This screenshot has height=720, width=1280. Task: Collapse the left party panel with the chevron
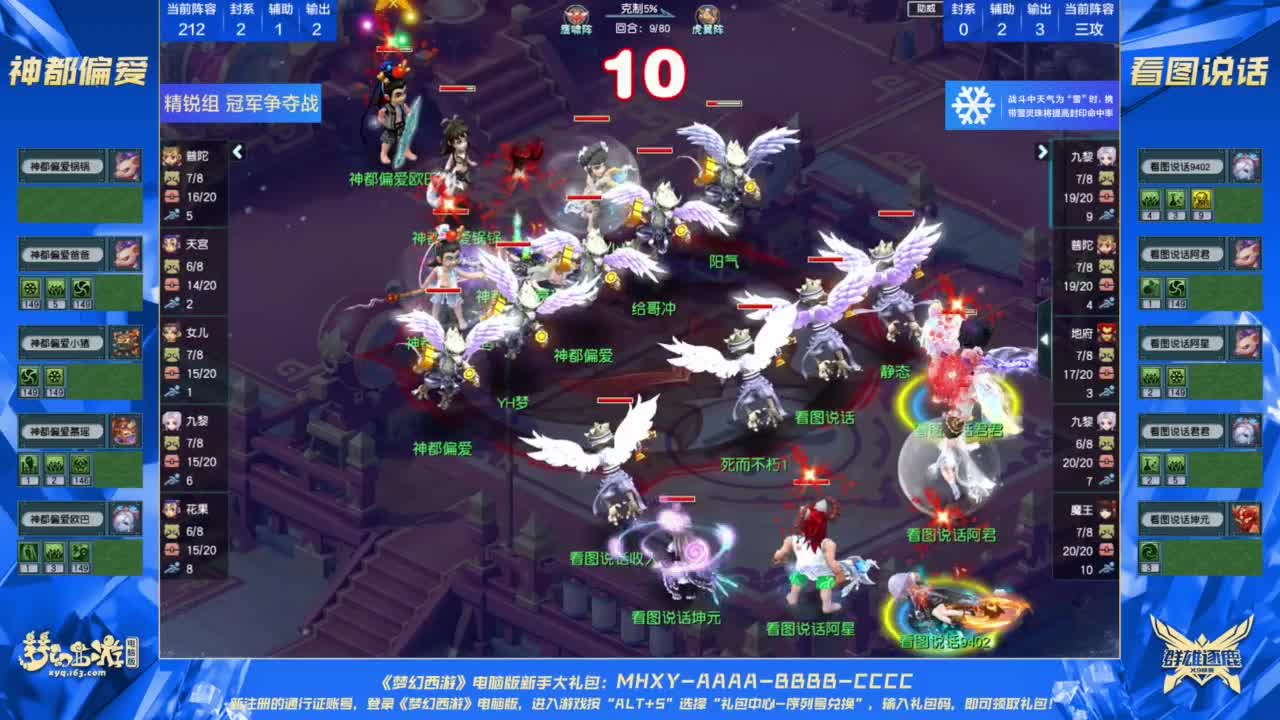coord(236,153)
